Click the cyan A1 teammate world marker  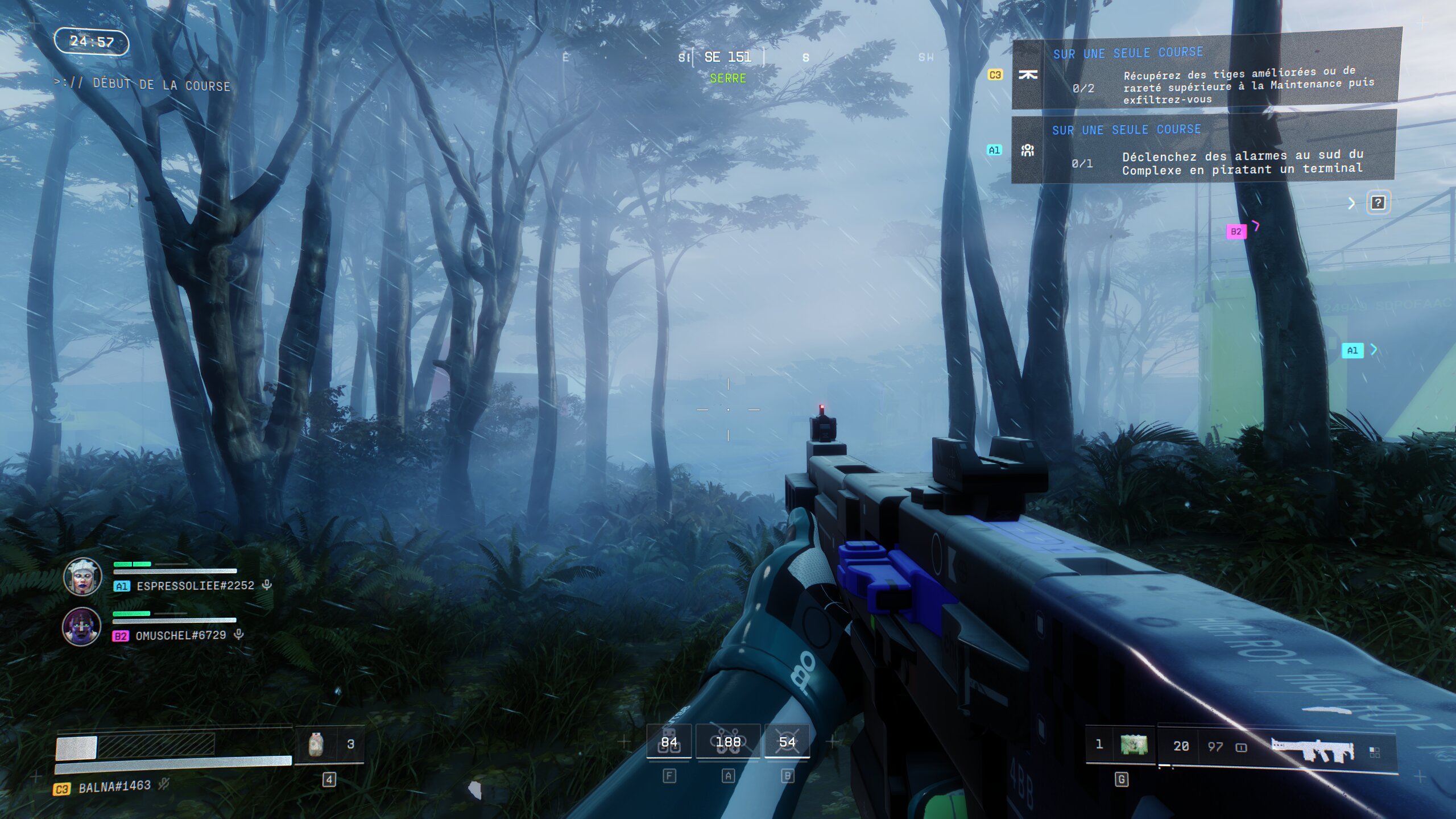(x=1352, y=350)
